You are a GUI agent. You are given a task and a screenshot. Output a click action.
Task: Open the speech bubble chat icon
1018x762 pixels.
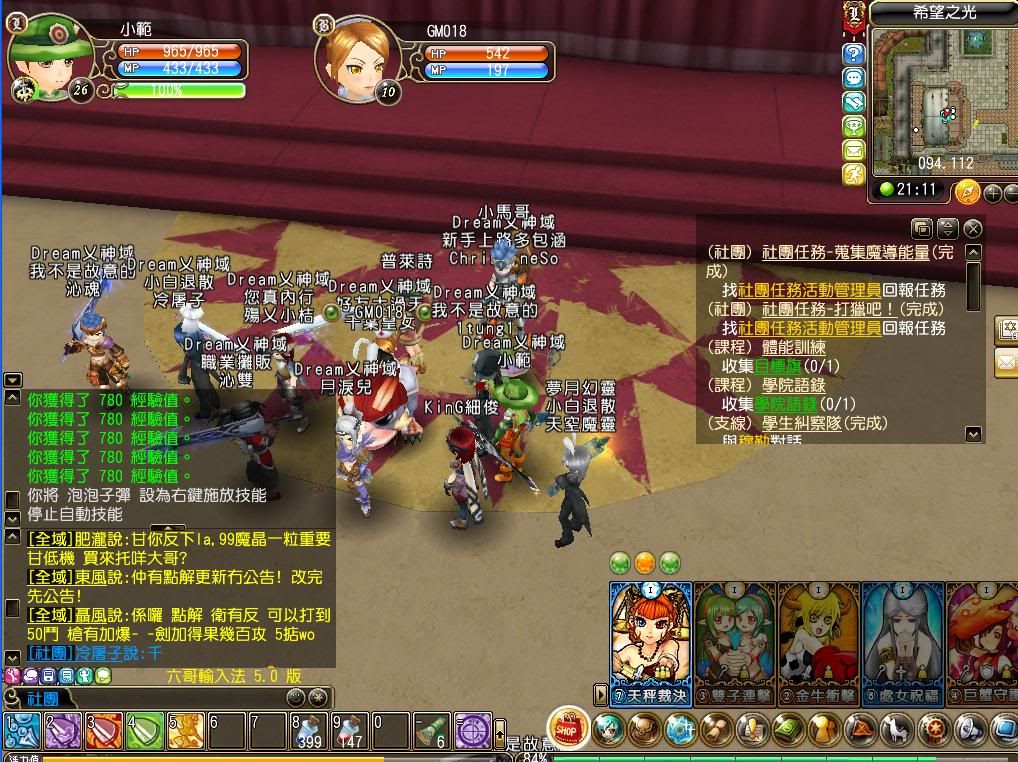click(x=853, y=78)
